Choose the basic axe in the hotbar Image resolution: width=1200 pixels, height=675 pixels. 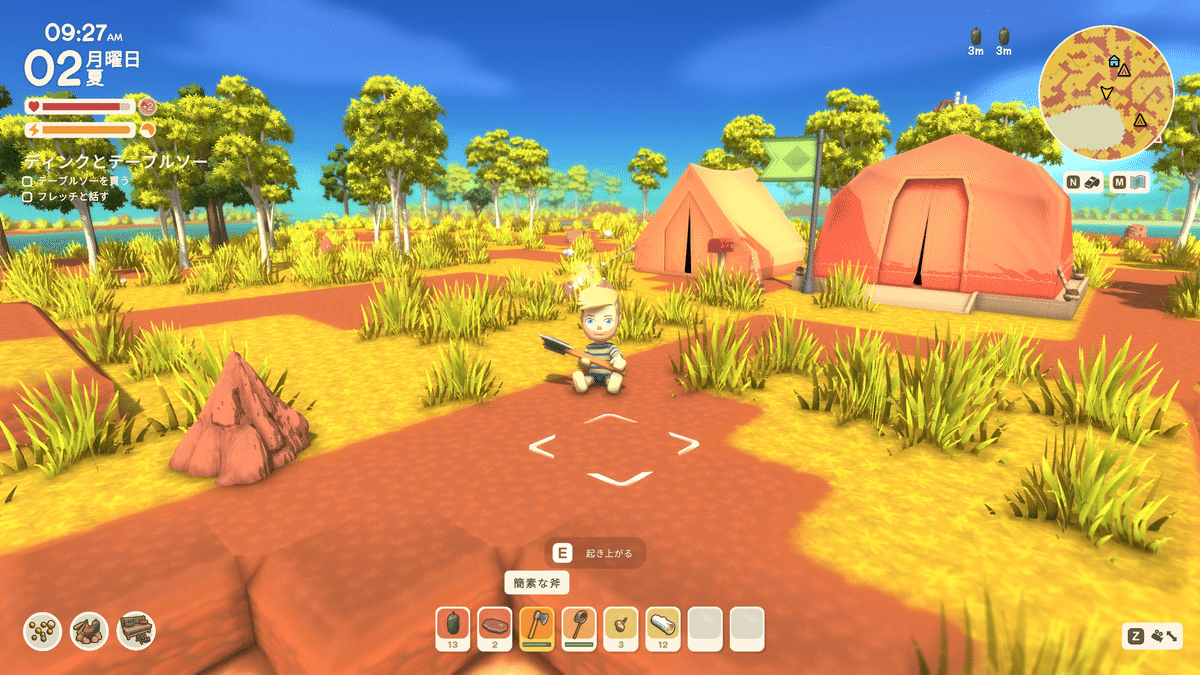[x=537, y=625]
